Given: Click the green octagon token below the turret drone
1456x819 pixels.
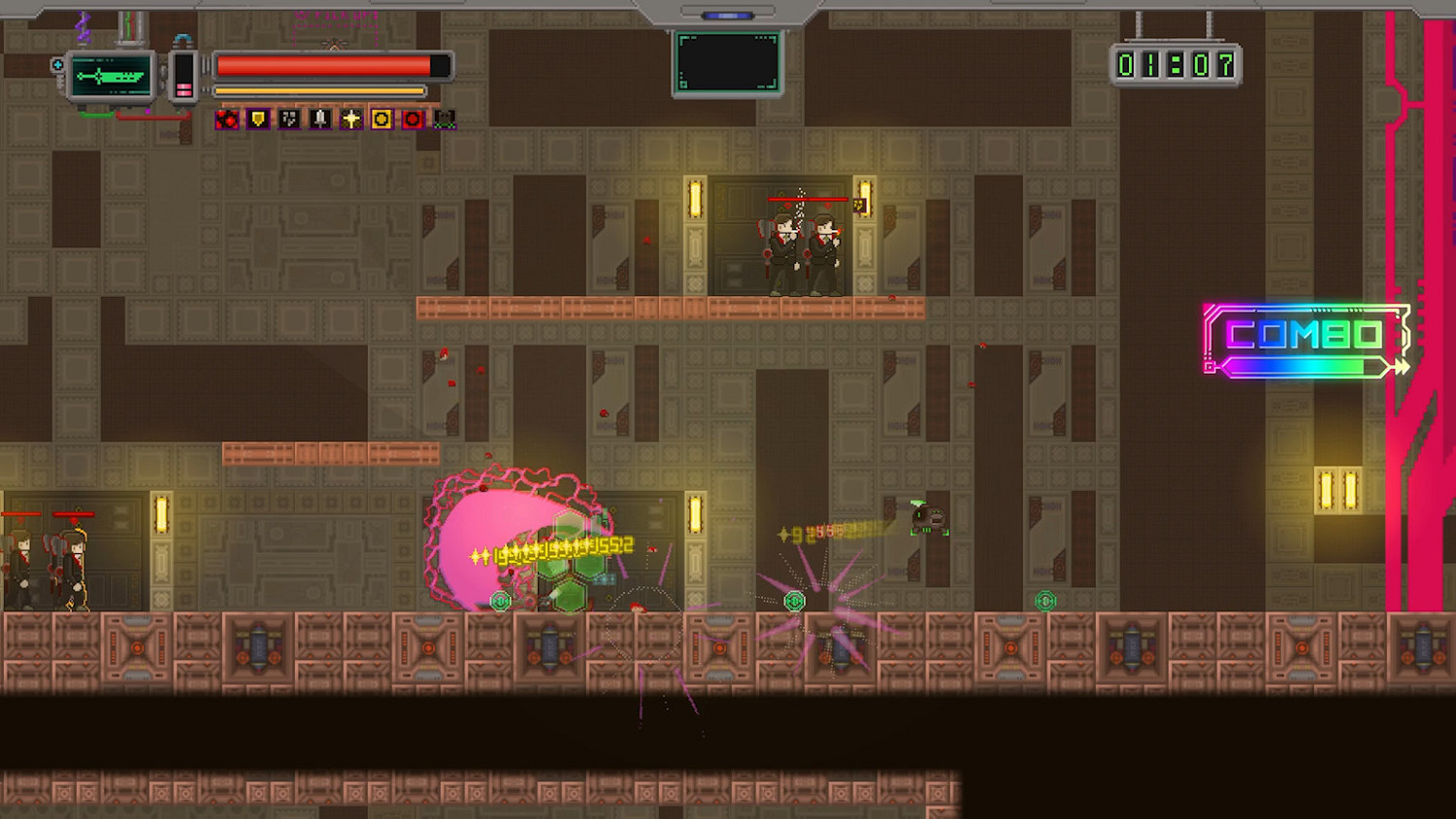Looking at the screenshot, I should coord(1045,602).
